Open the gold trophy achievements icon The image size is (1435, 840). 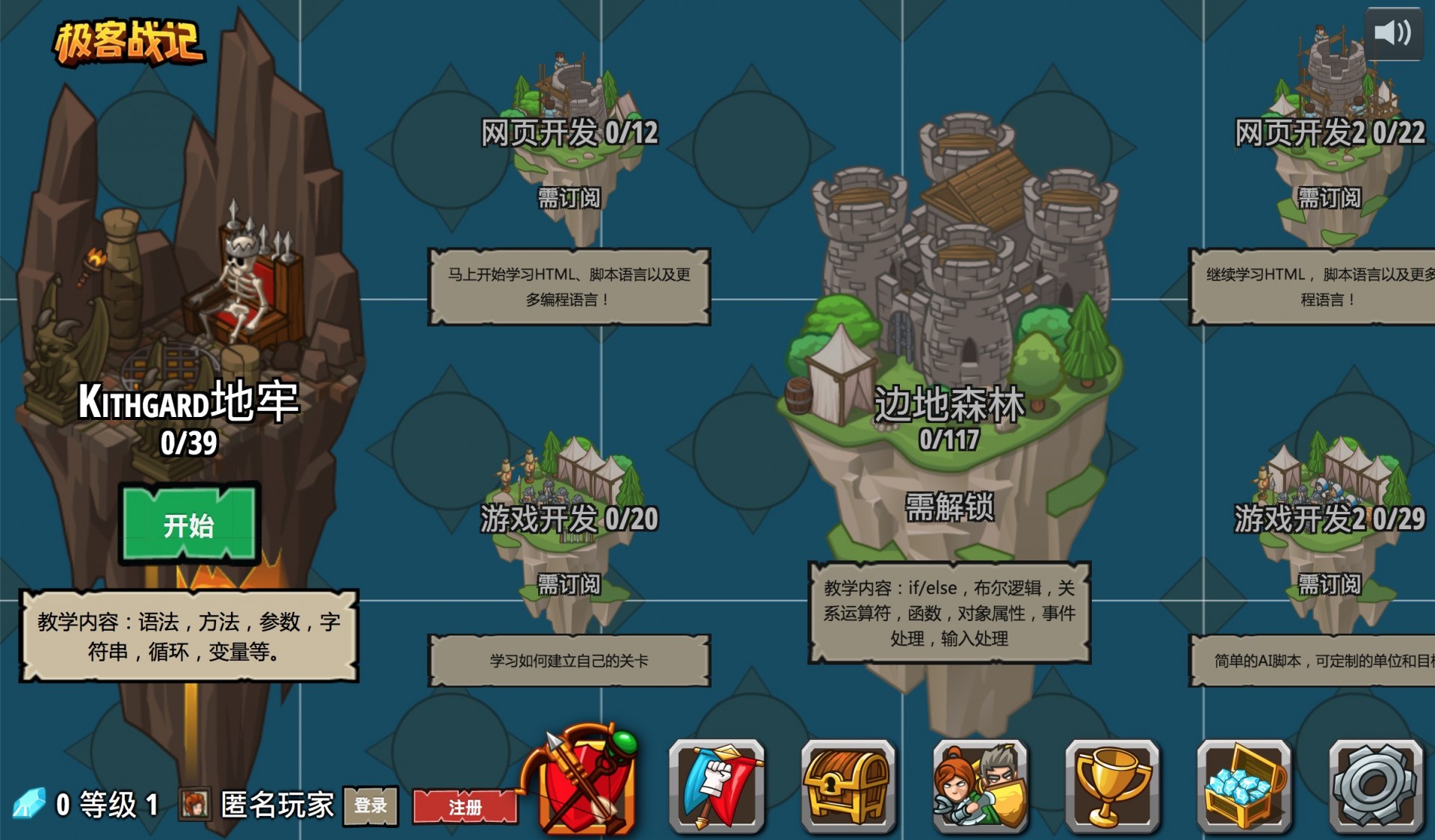(x=1112, y=786)
